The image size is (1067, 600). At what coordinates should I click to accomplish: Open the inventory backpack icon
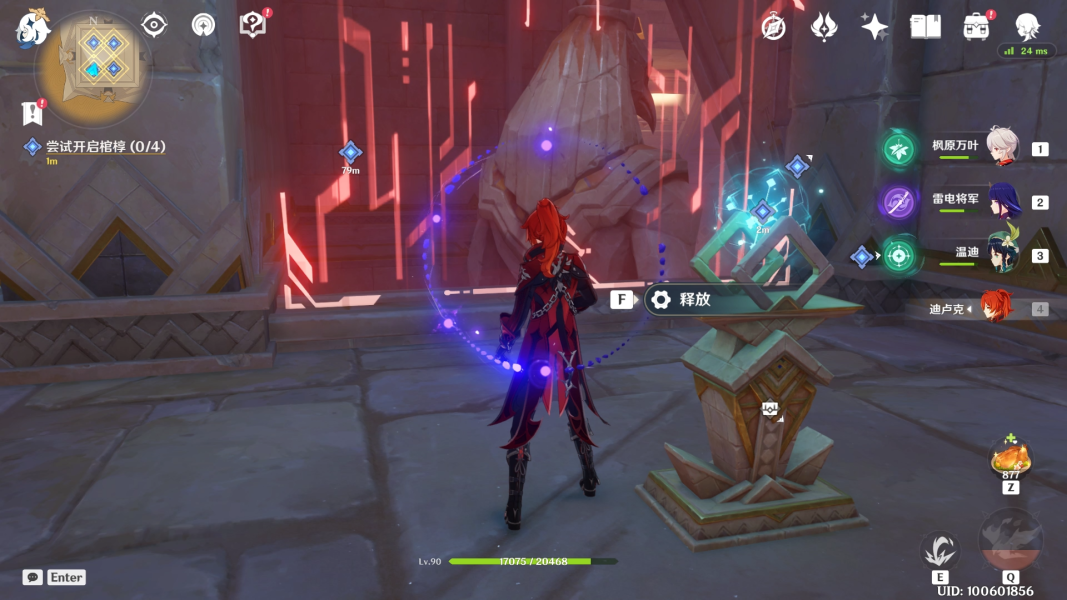click(977, 27)
